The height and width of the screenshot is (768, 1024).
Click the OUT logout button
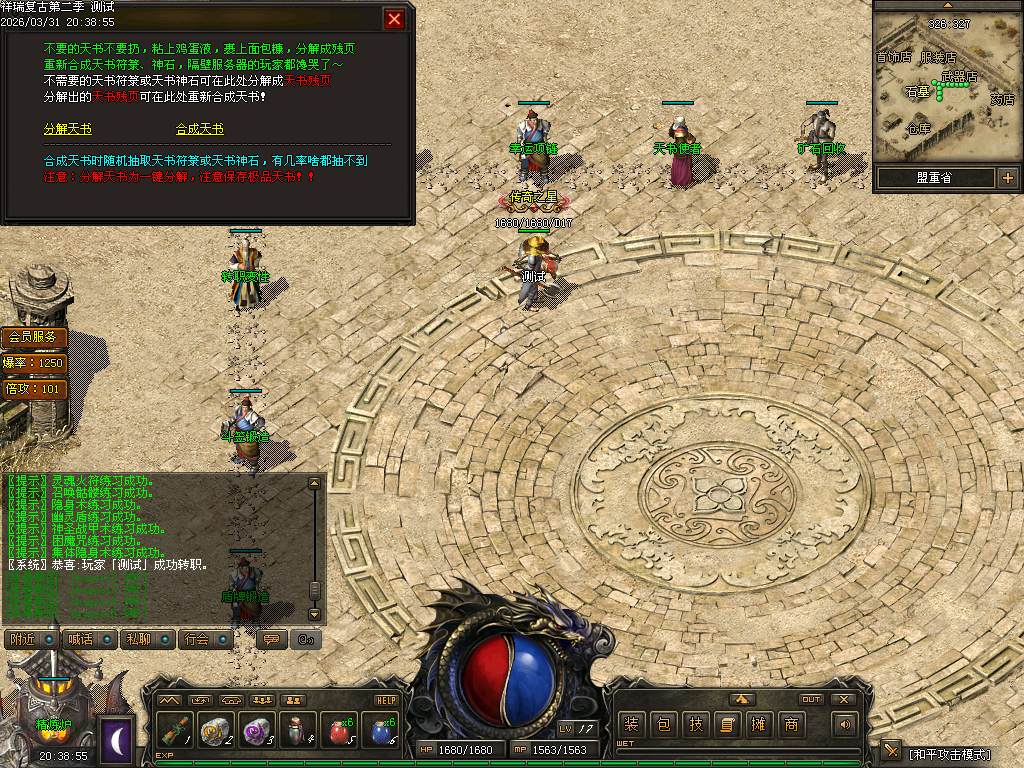tap(811, 700)
